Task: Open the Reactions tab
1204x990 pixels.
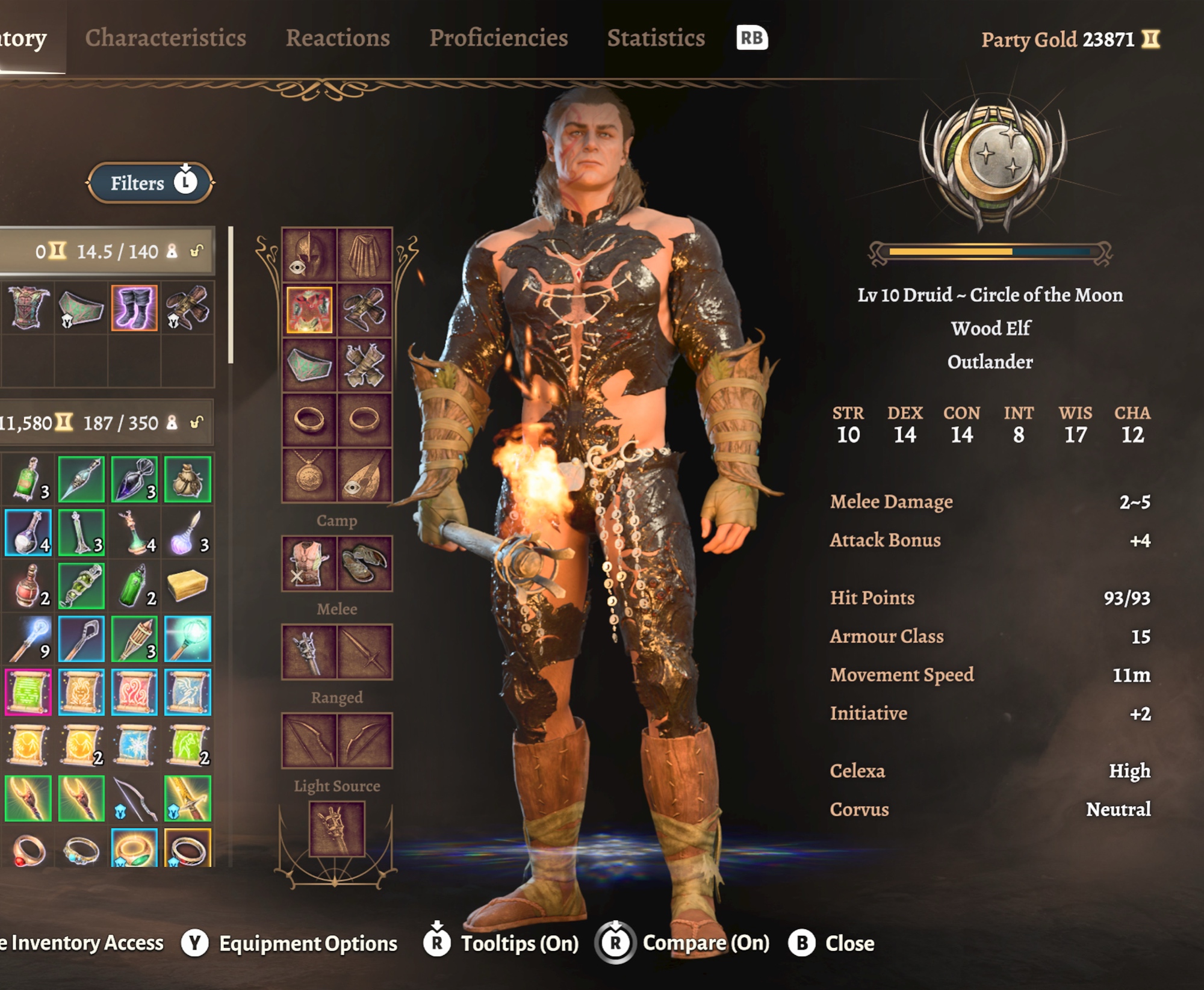Action: [338, 38]
